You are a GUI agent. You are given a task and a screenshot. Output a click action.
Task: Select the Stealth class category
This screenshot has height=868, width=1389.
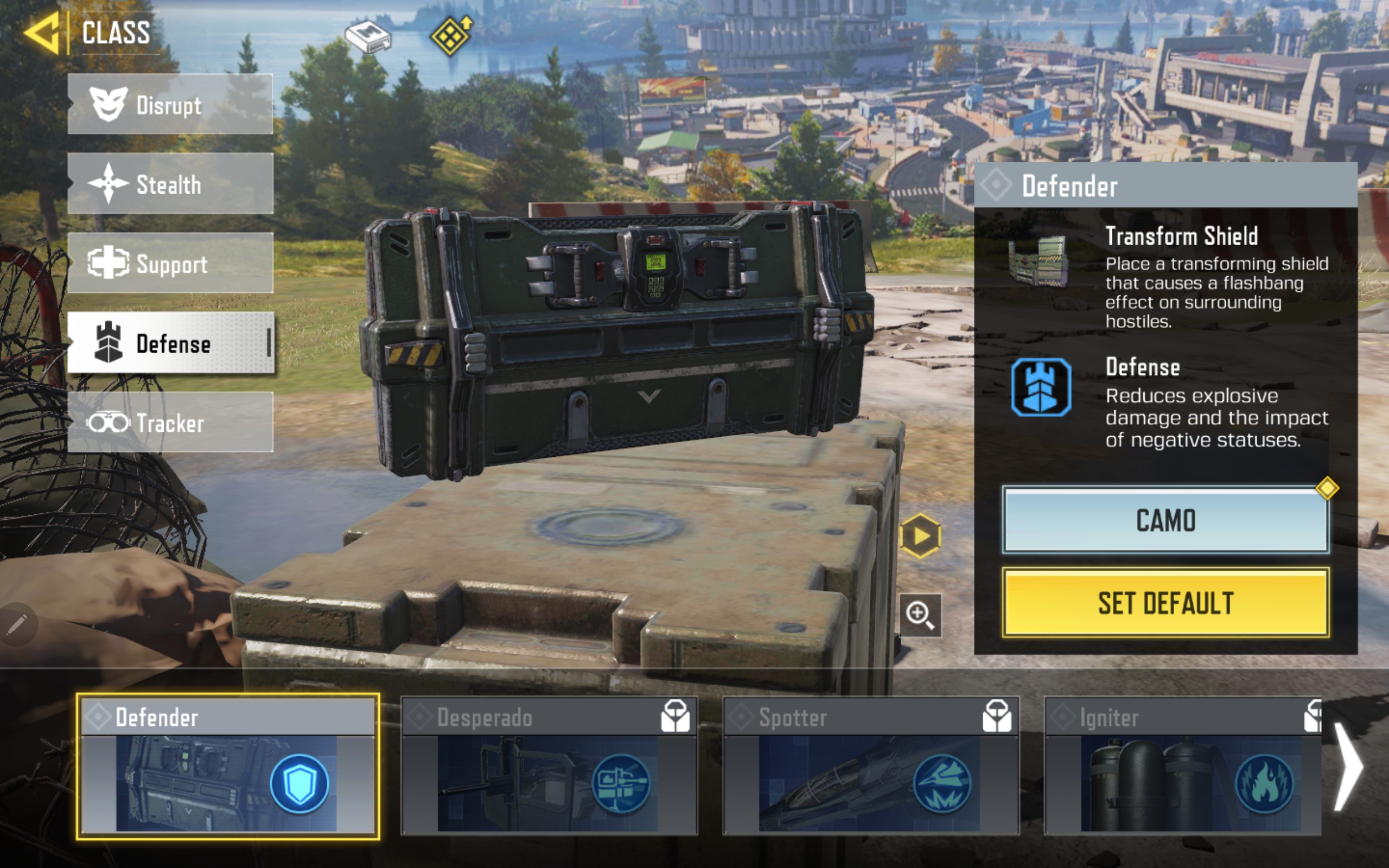170,184
